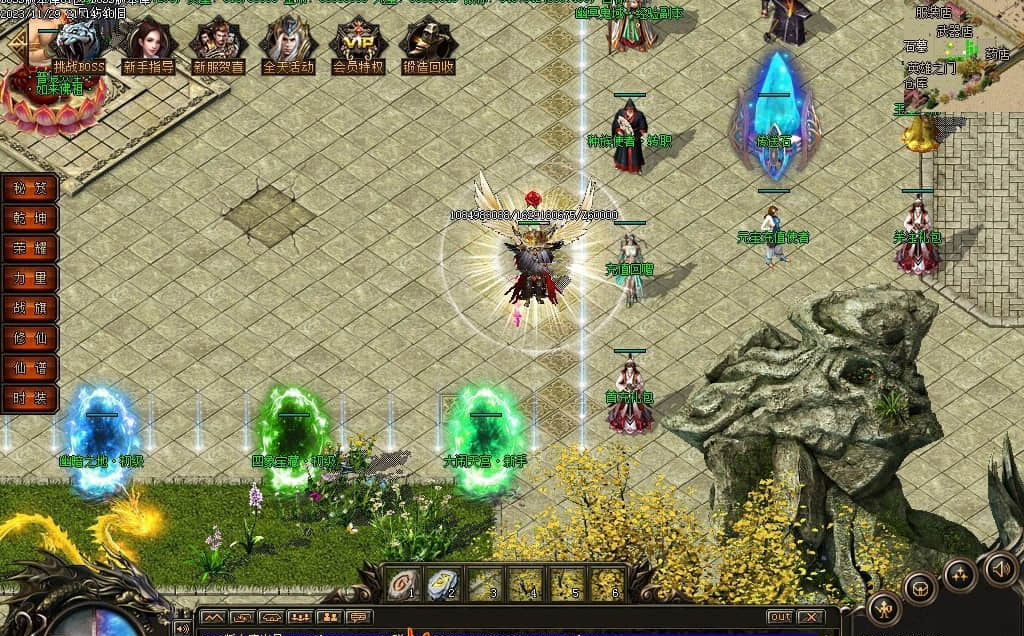Image resolution: width=1024 pixels, height=636 pixels.
Task: Open the 新服贺喜 event icon
Action: [218, 44]
